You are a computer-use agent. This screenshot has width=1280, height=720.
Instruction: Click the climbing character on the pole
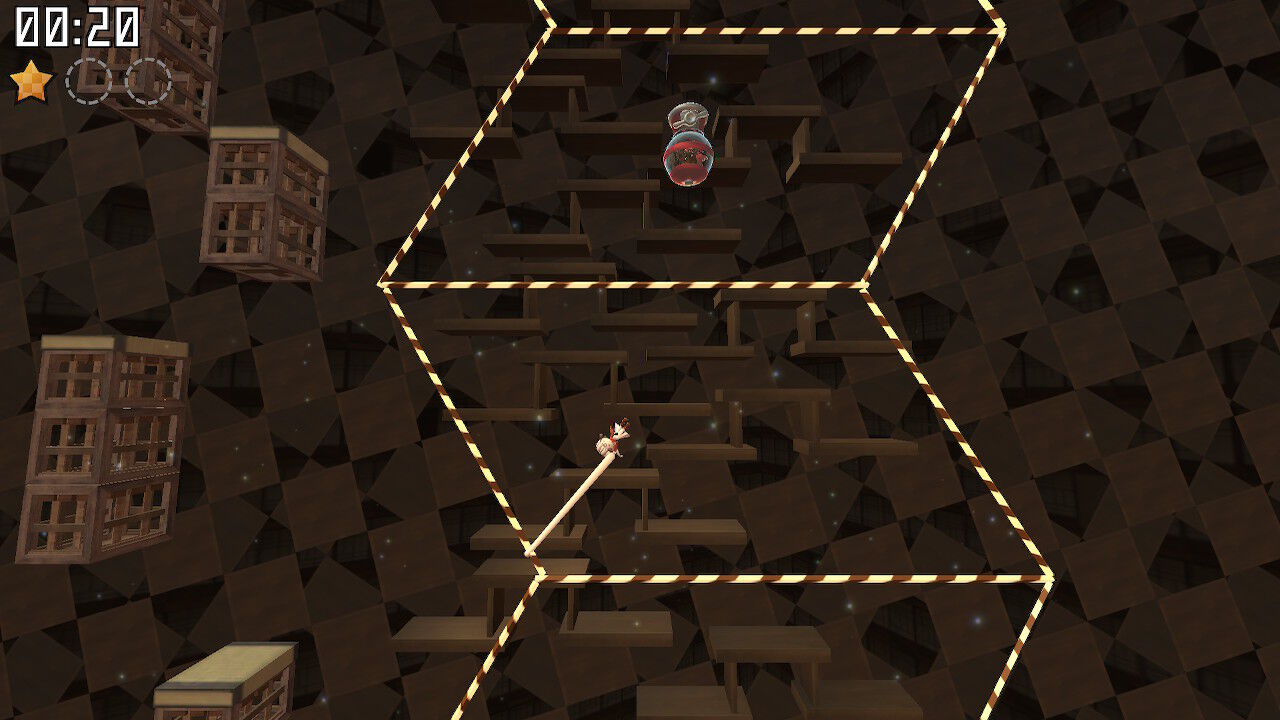(x=614, y=435)
